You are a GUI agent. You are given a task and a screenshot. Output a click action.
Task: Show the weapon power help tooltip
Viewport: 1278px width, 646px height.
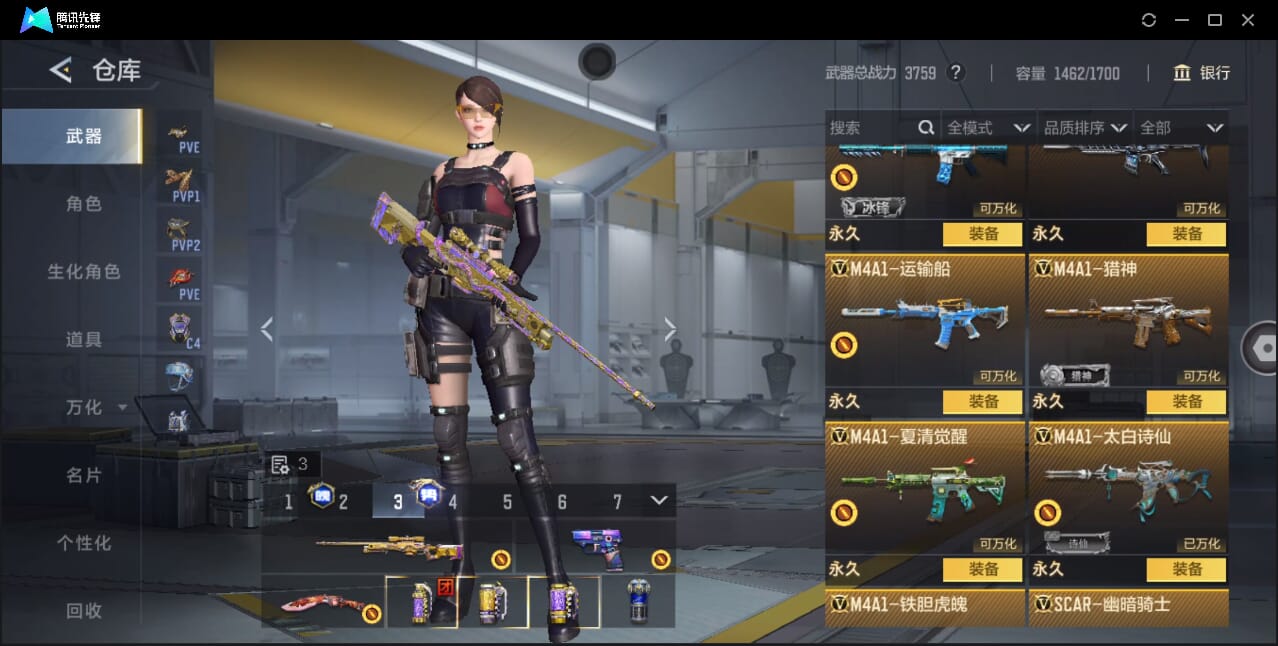point(956,73)
